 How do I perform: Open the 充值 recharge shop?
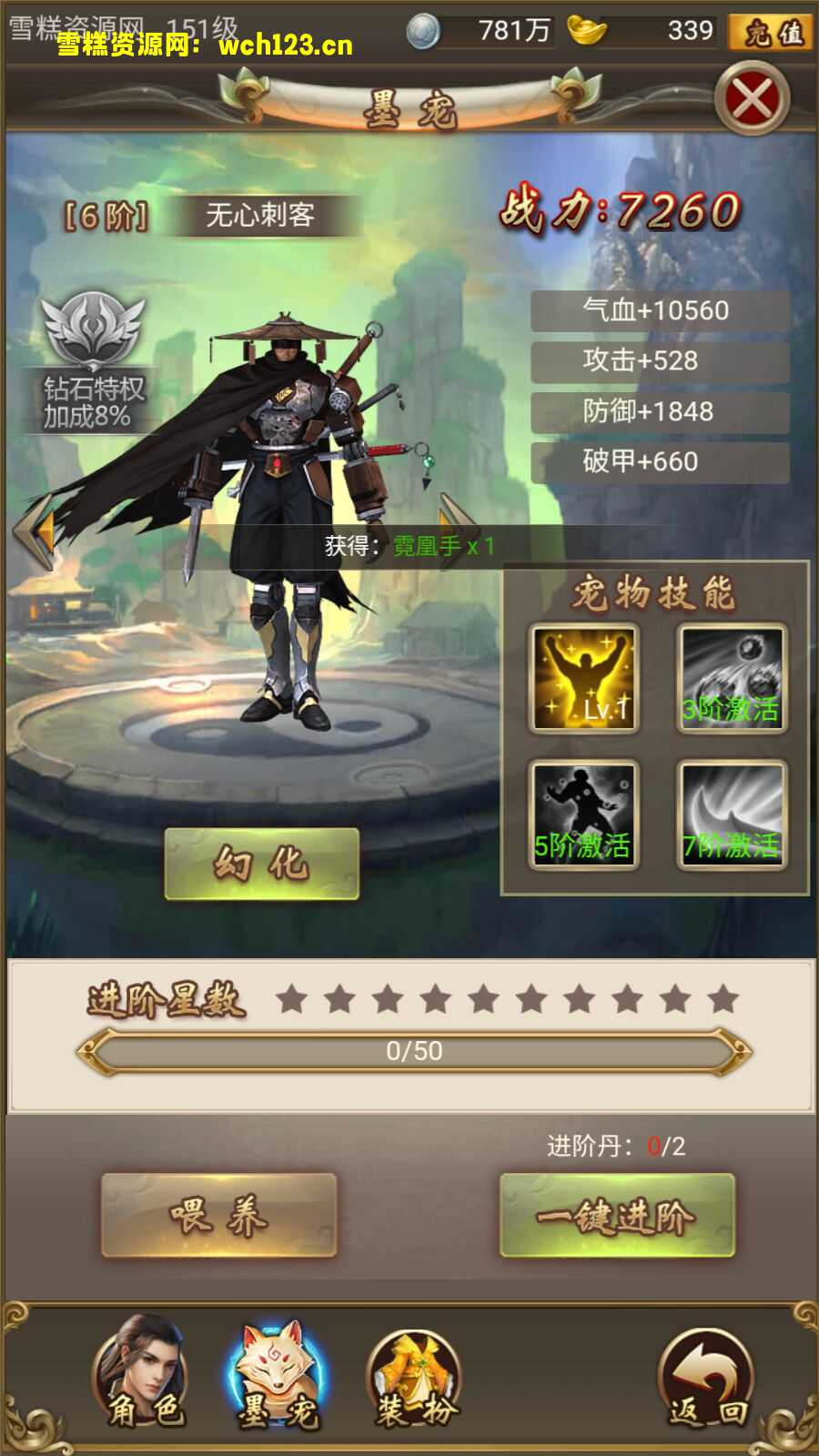(770, 33)
